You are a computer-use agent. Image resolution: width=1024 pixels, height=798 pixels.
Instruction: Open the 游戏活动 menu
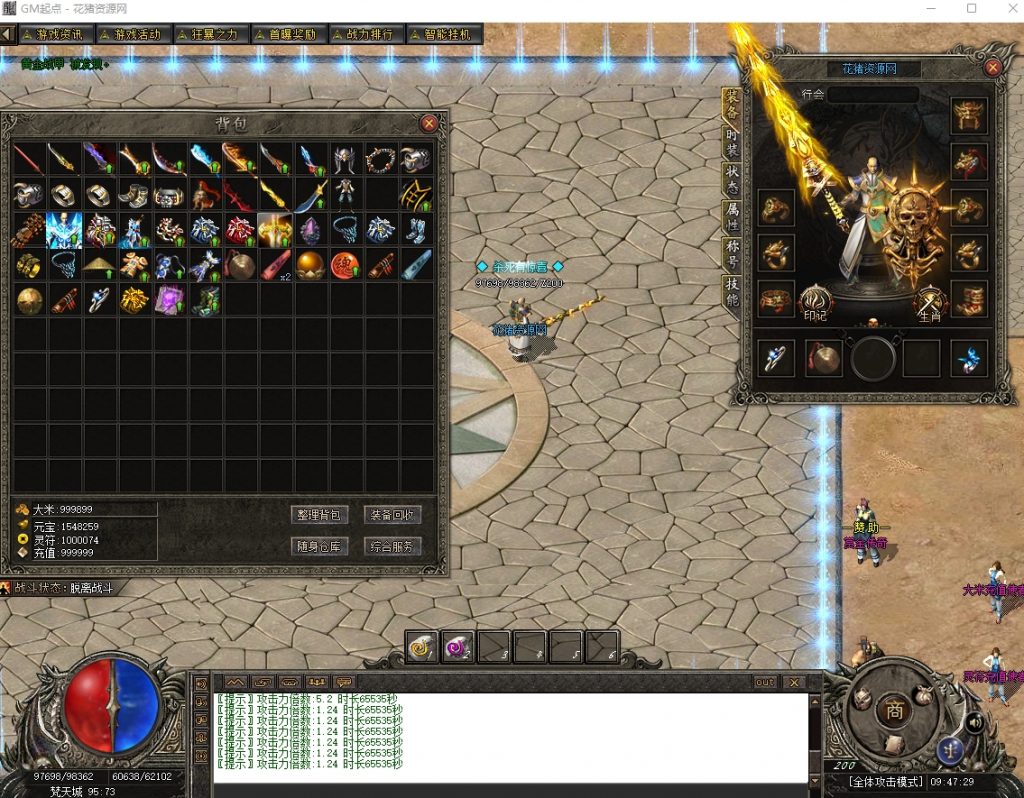pyautogui.click(x=130, y=34)
